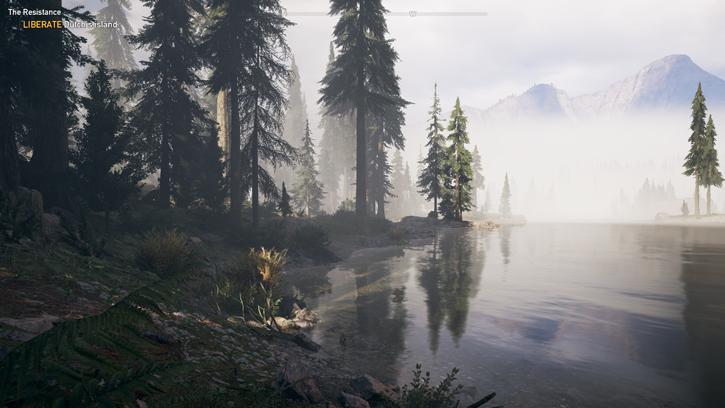Select the Liberate Dutch's Island objective tracker
The height and width of the screenshot is (408, 725).
[x=70, y=24]
